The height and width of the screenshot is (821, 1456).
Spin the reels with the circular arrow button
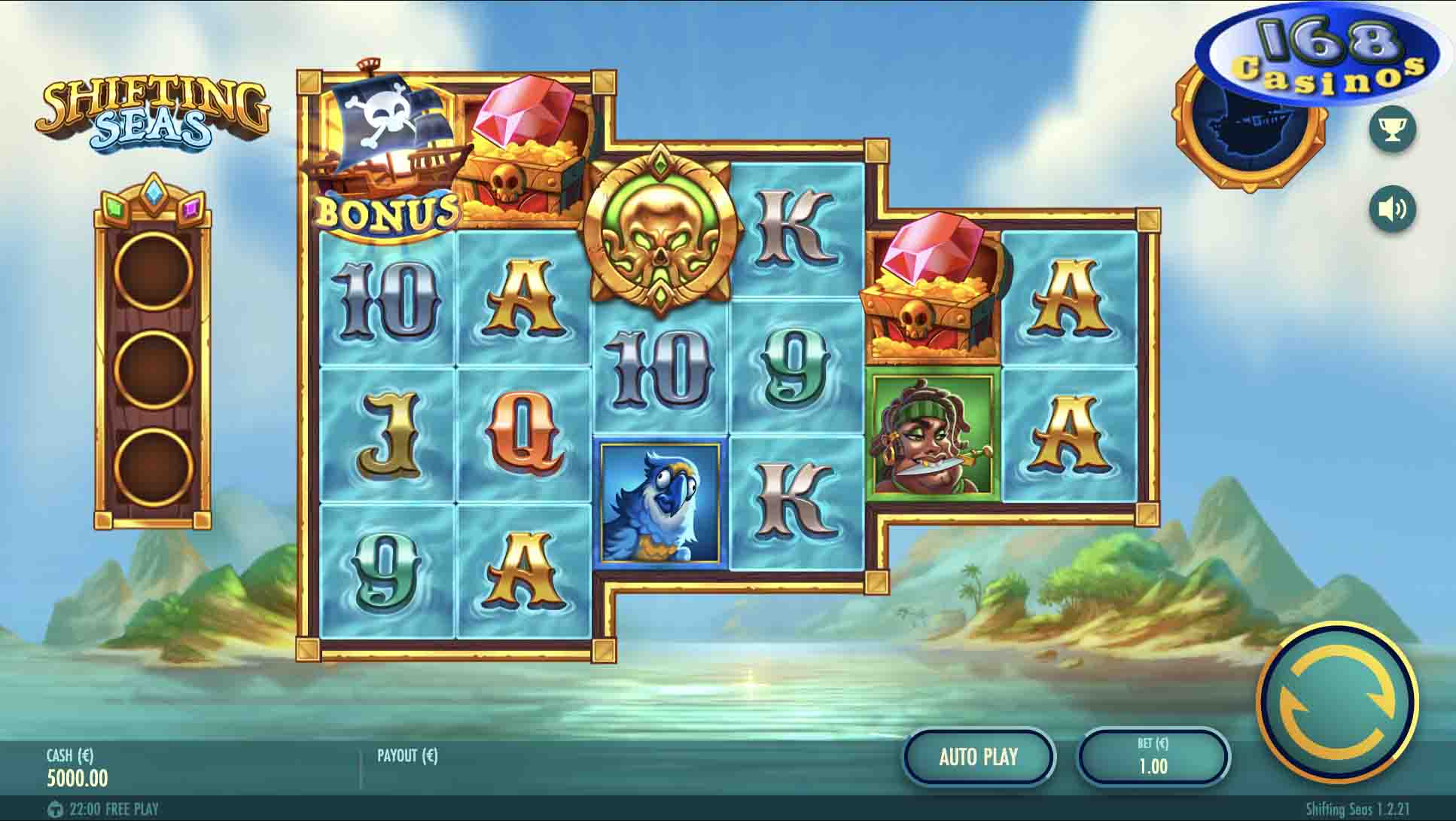pyautogui.click(x=1338, y=703)
